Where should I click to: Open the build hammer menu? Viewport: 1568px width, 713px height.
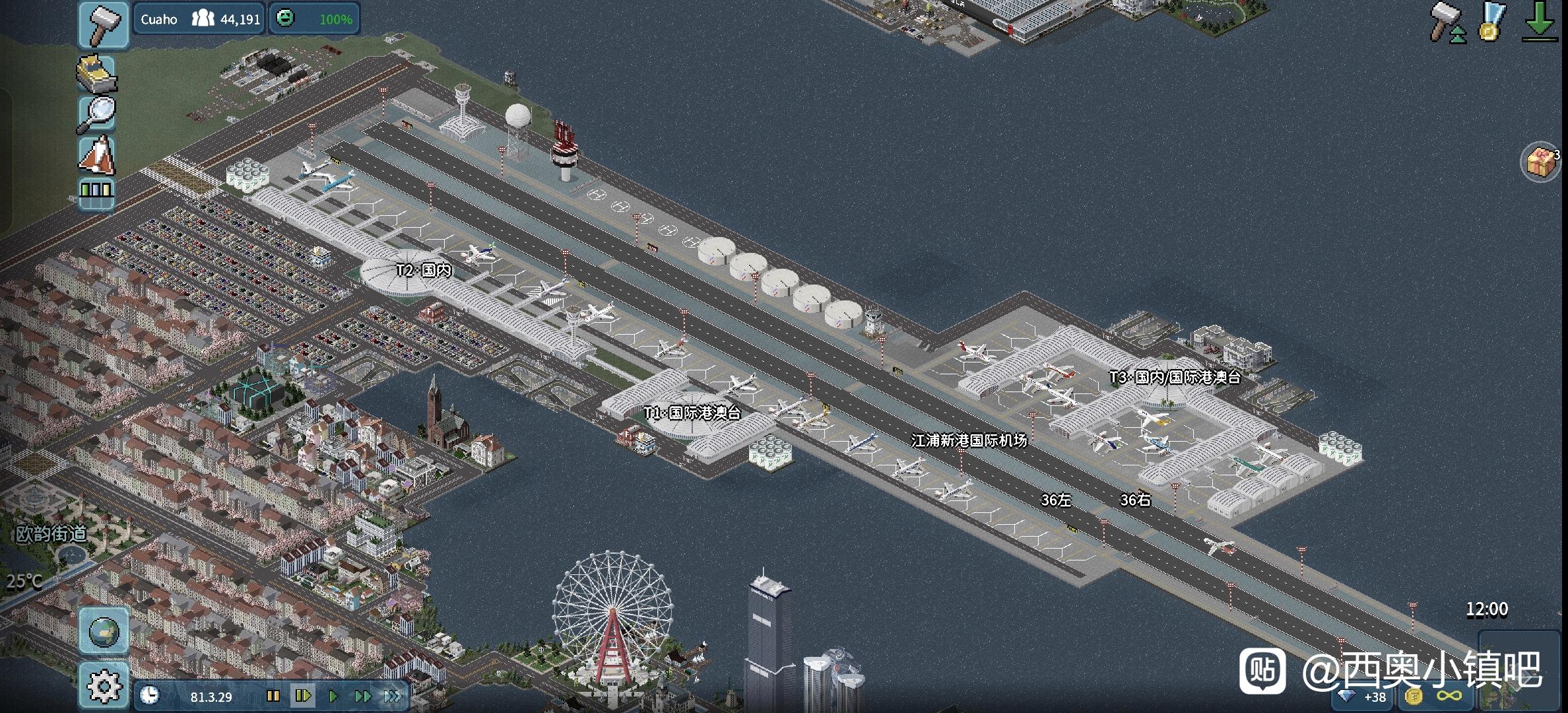104,24
